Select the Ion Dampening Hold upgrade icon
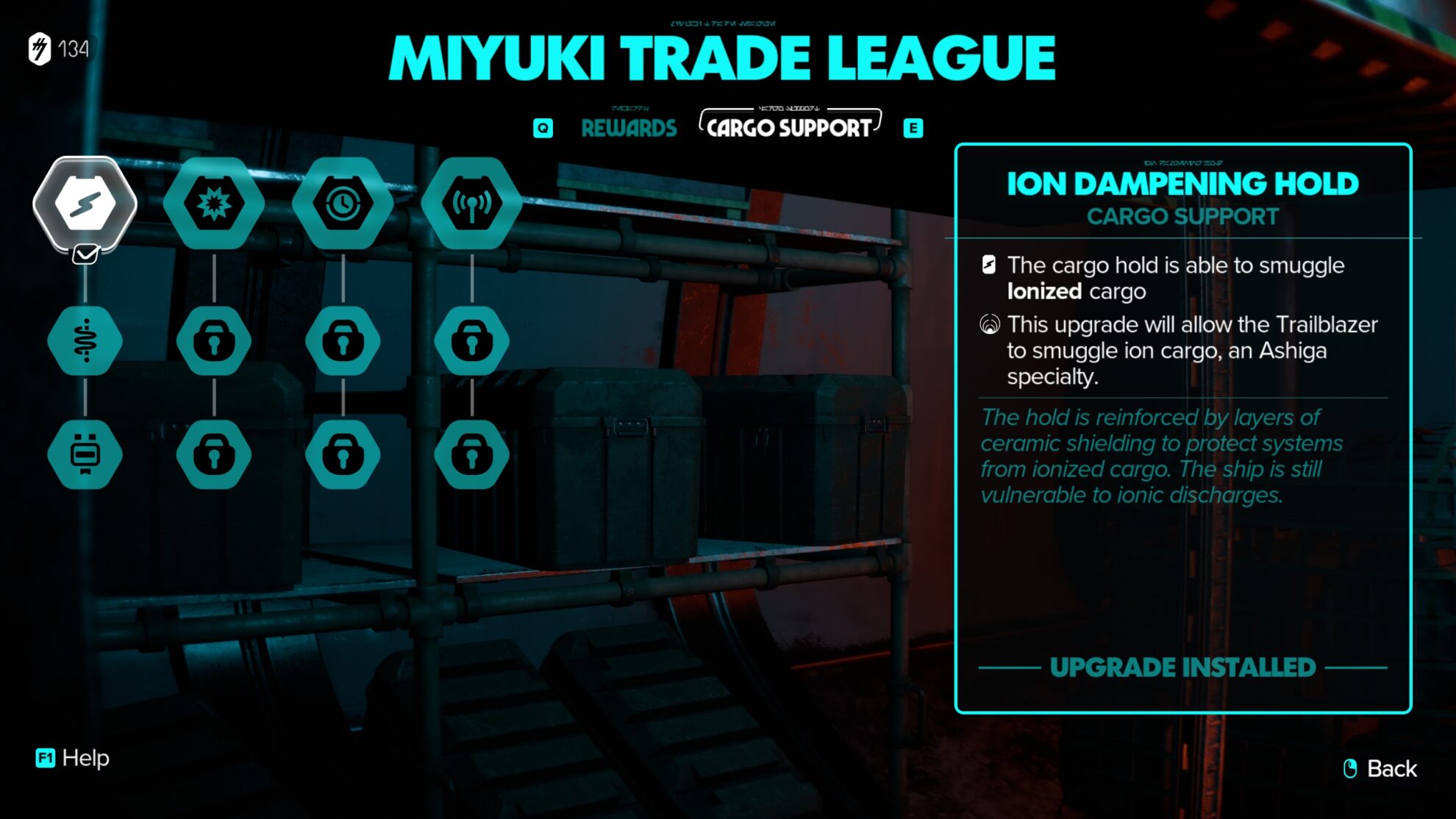This screenshot has width=1456, height=819. [x=85, y=204]
